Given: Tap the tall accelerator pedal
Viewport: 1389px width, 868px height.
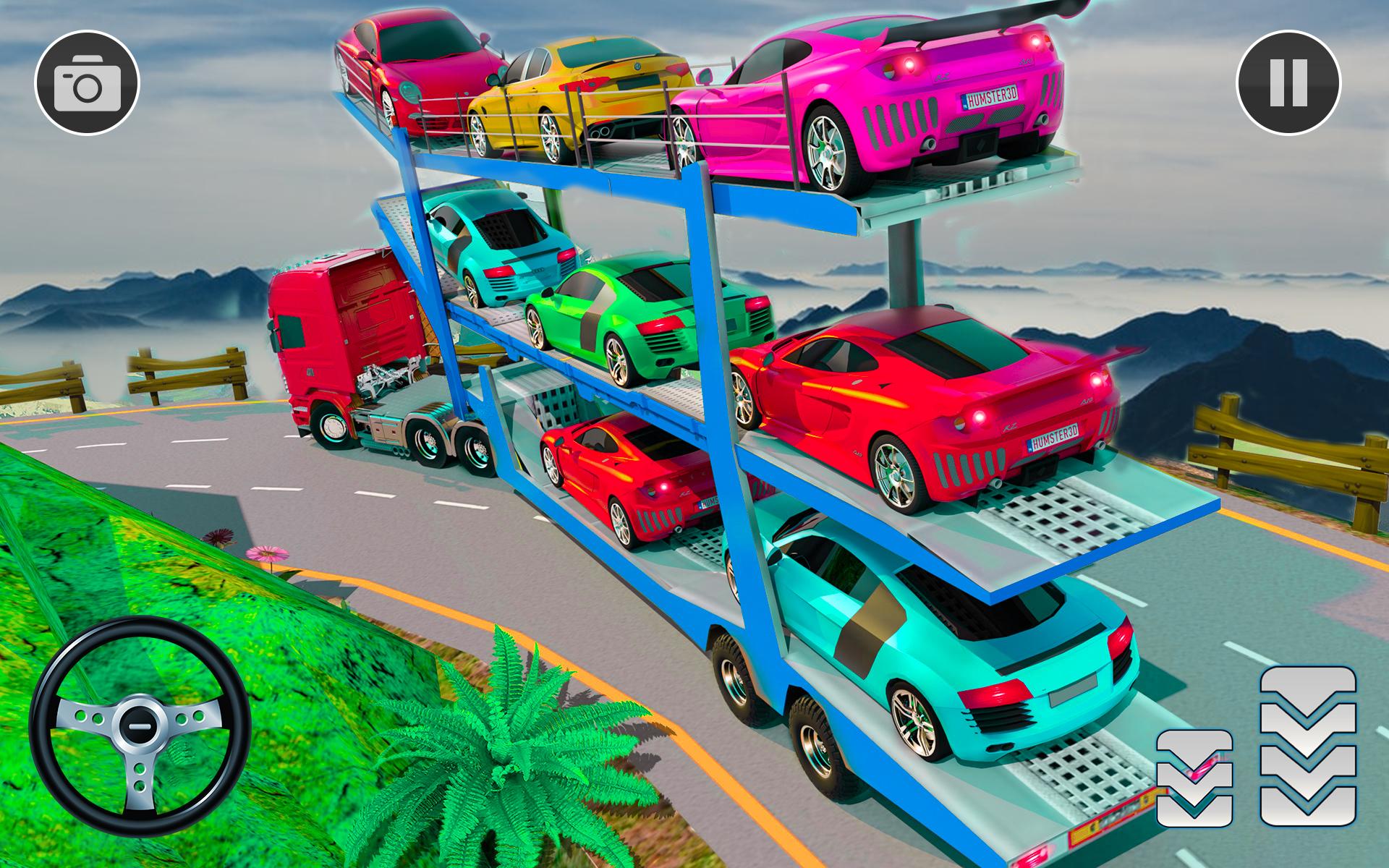Looking at the screenshot, I should (1308, 746).
